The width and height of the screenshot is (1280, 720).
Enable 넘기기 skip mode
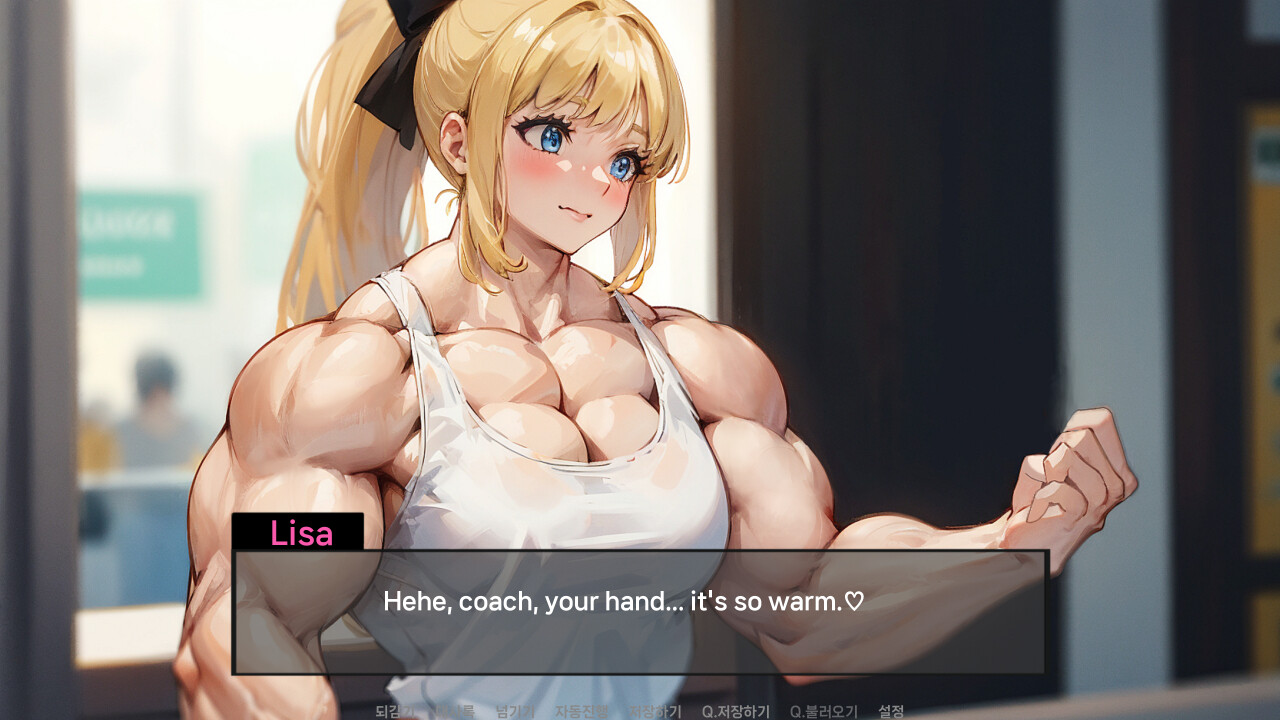coord(513,708)
